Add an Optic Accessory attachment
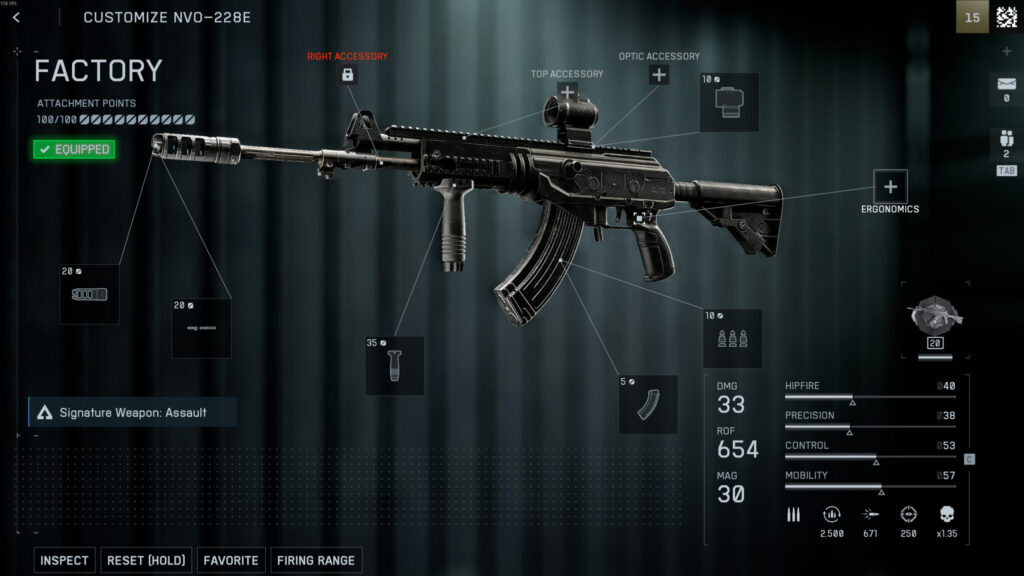1024x576 pixels. coord(658,74)
